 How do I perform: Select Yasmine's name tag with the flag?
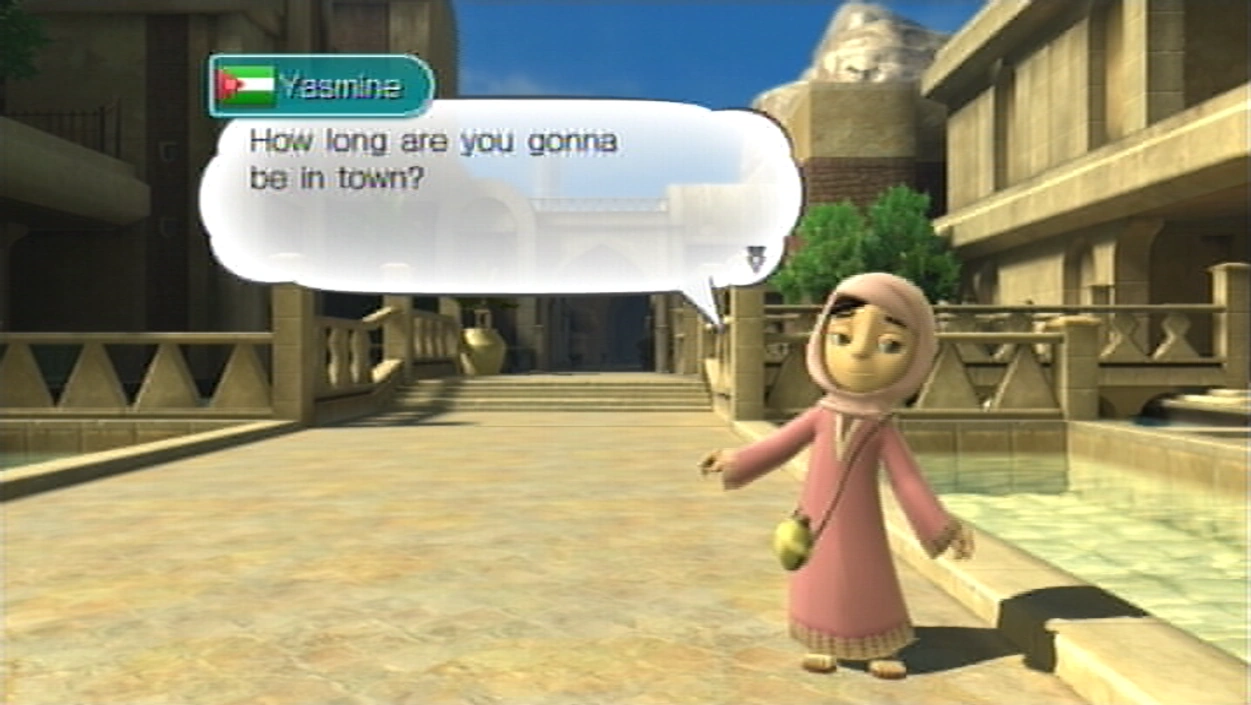[x=321, y=86]
